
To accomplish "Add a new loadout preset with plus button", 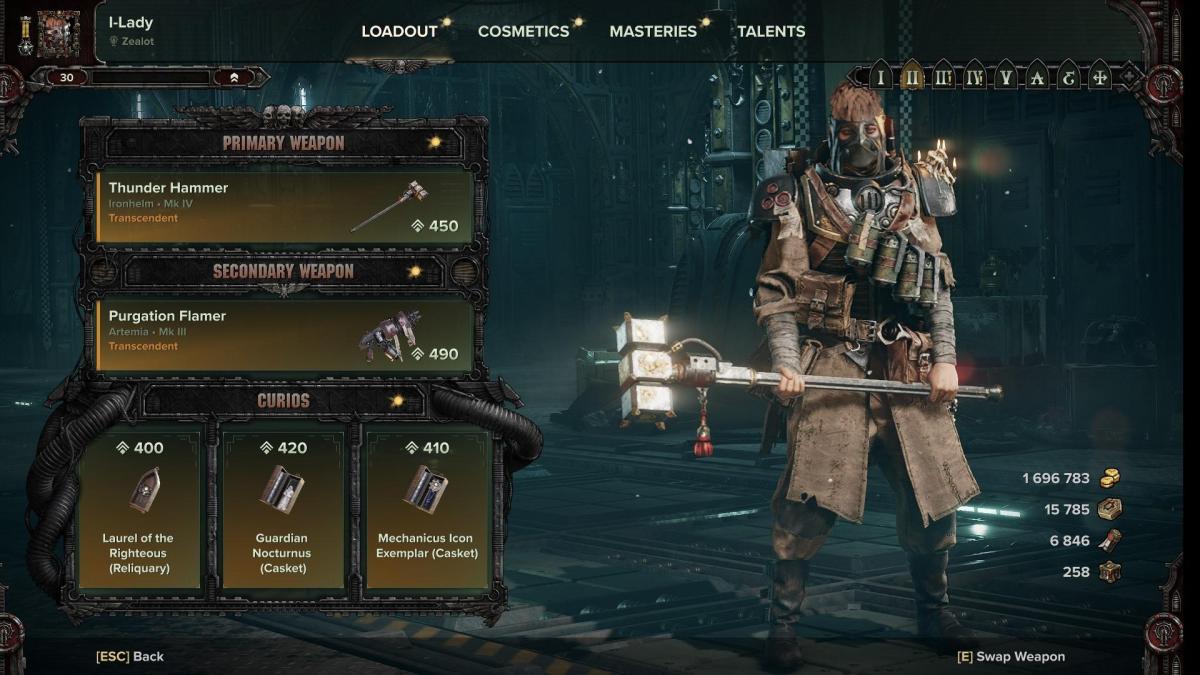I will [1129, 77].
